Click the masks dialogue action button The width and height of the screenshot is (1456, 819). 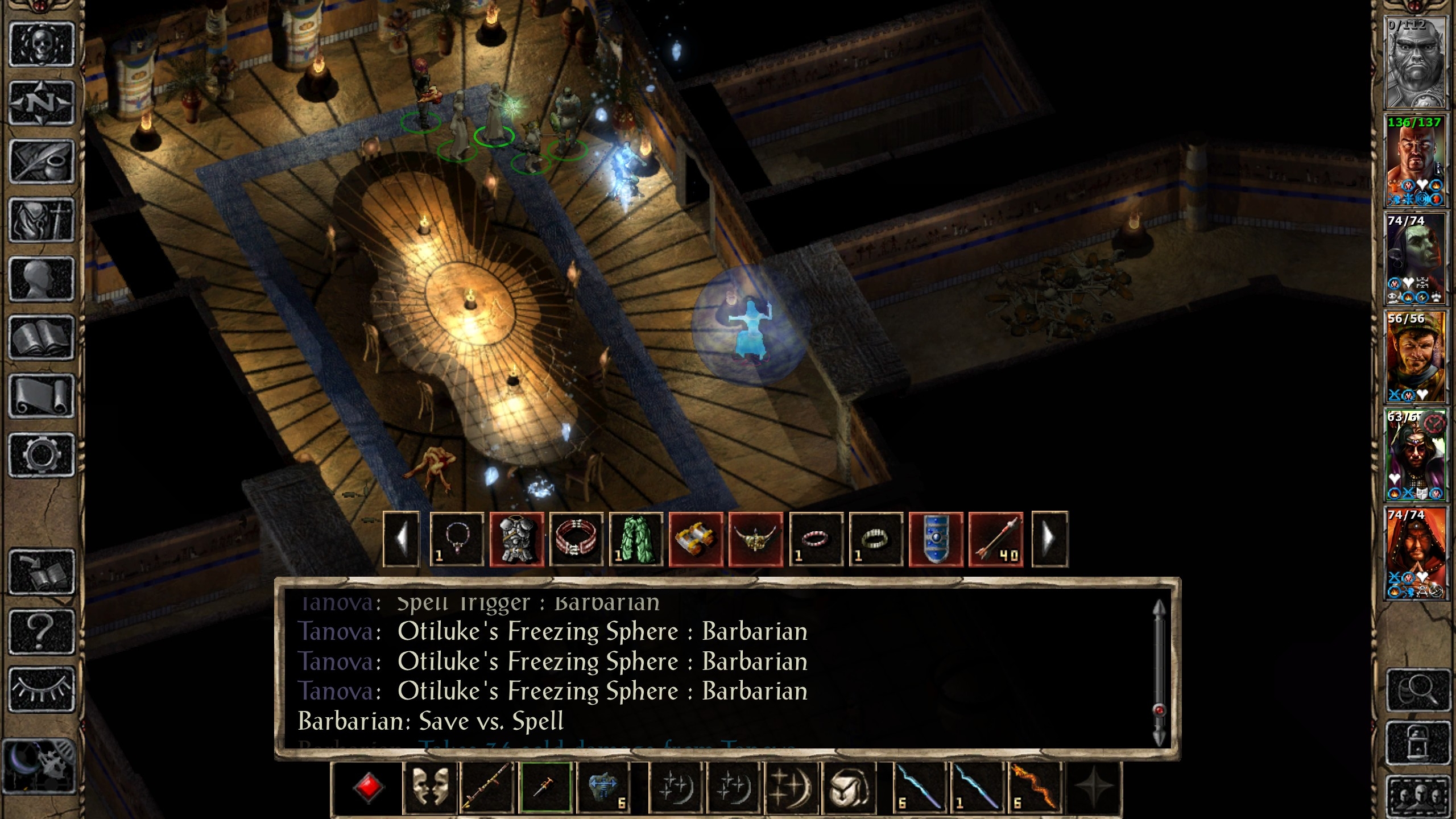point(430,788)
